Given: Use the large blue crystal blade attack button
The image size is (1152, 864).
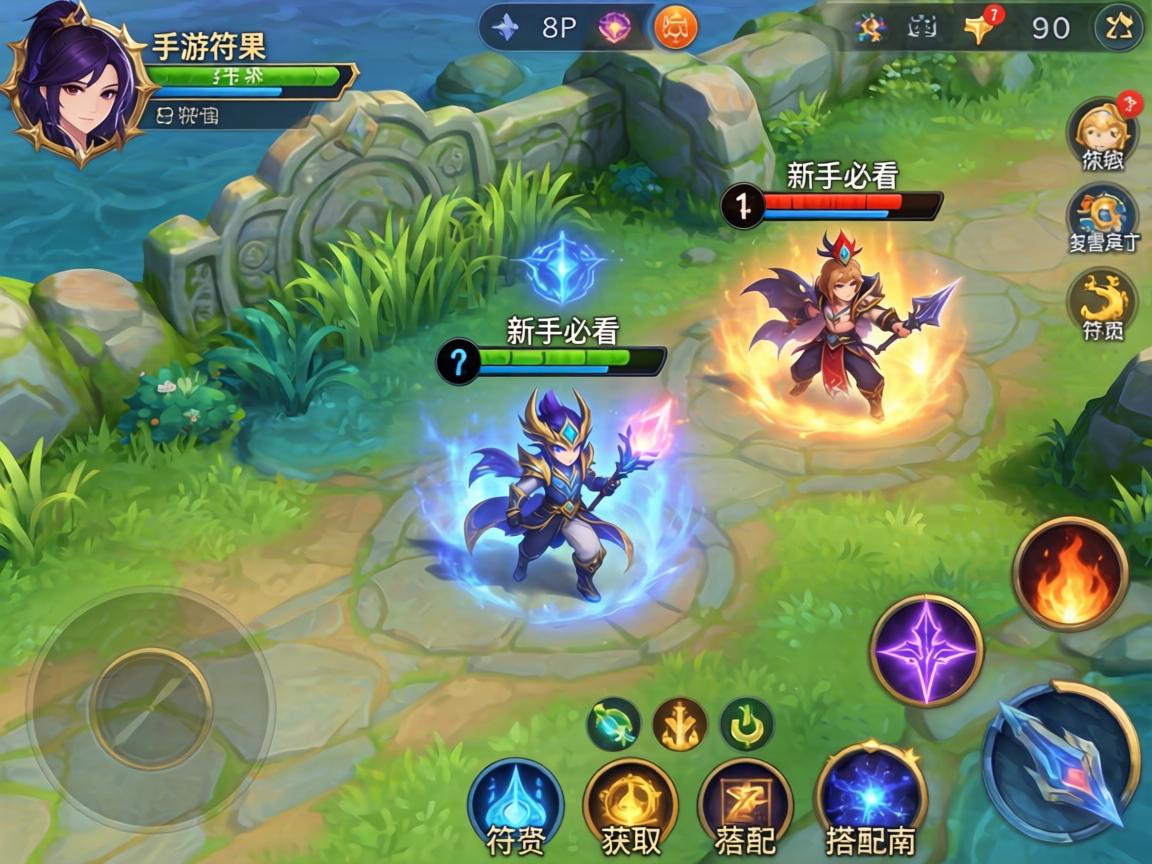Looking at the screenshot, I should [1061, 761].
